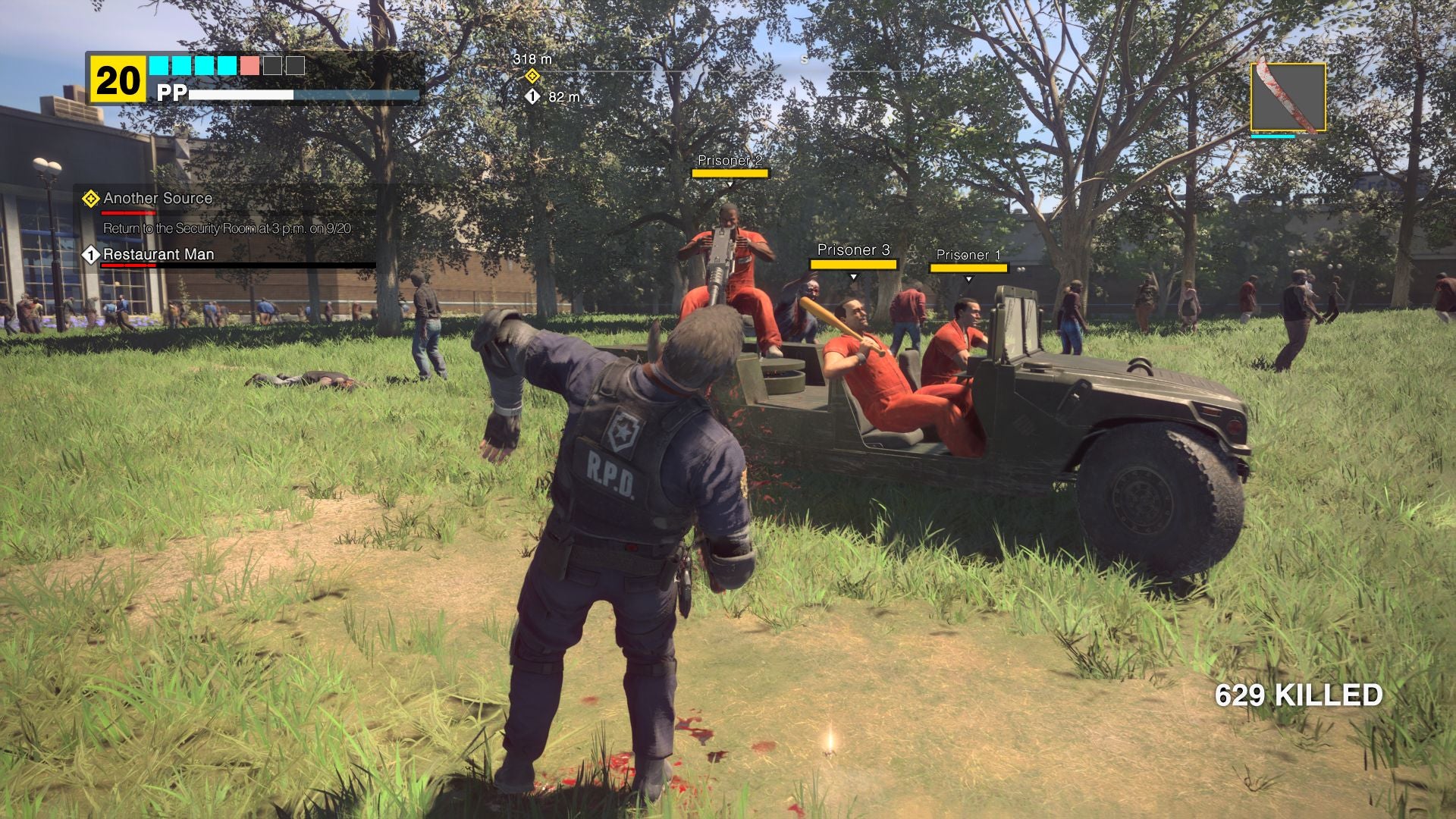Screen dimensions: 1456x819
Task: Click the Restaurant Man numbered circle icon
Action: click(x=90, y=256)
